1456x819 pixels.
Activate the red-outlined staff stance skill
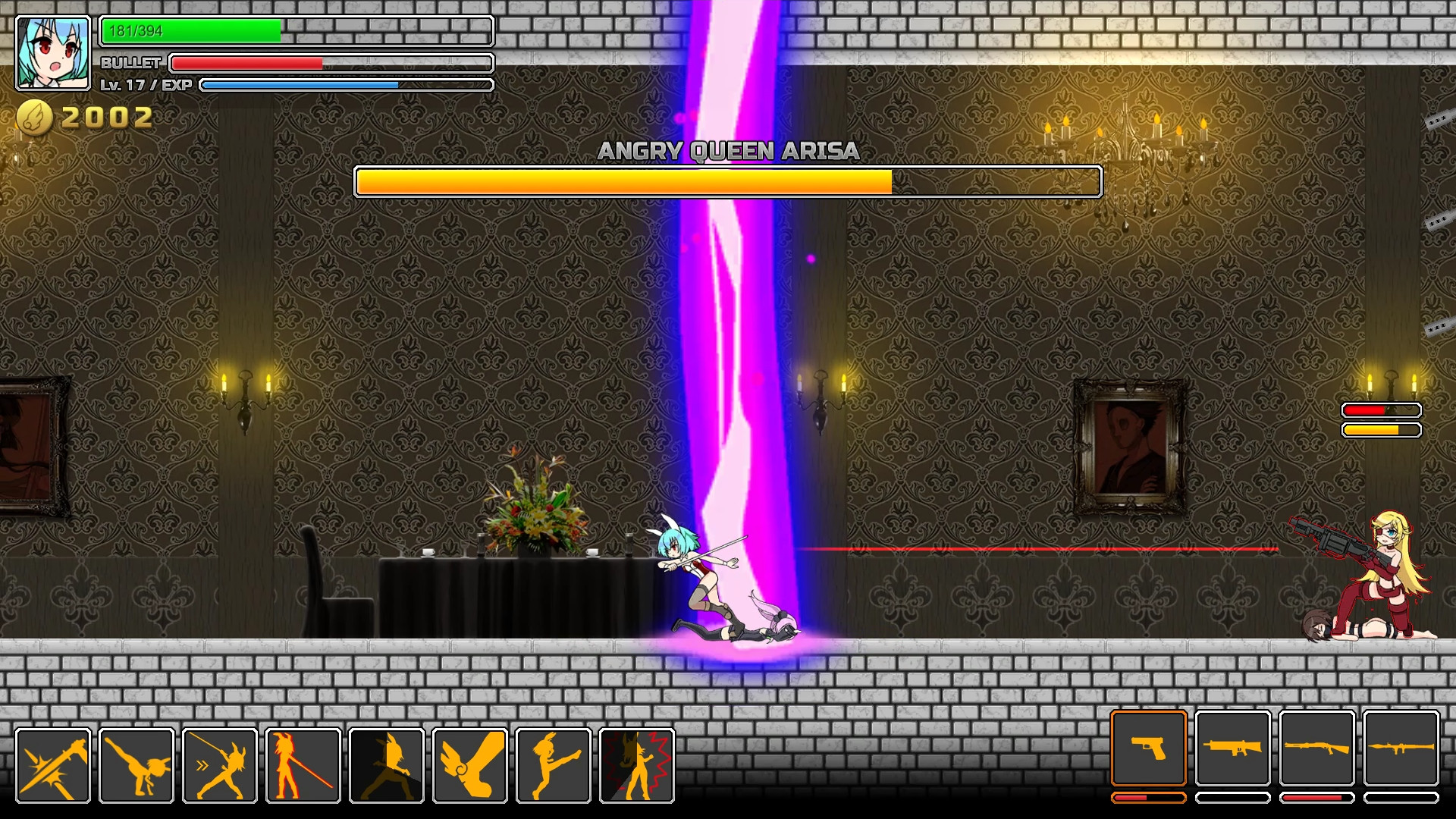303,764
